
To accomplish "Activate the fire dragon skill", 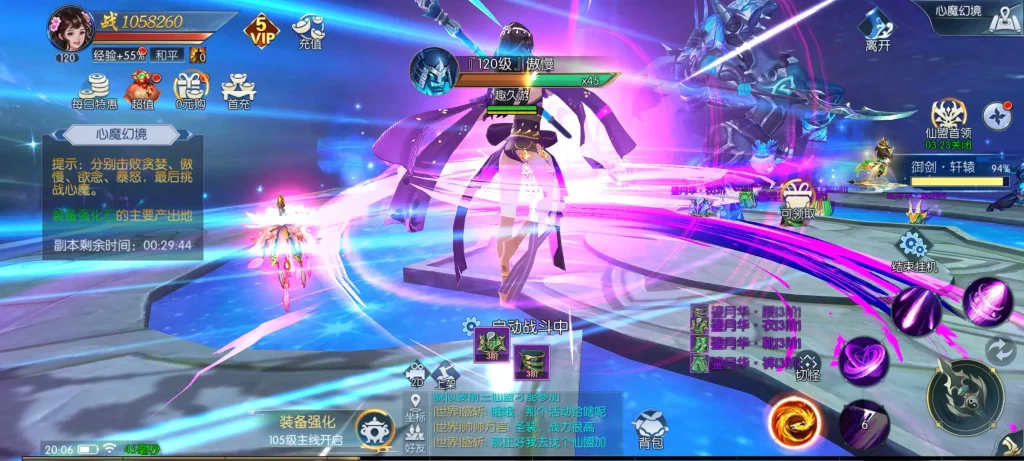I will [795, 421].
